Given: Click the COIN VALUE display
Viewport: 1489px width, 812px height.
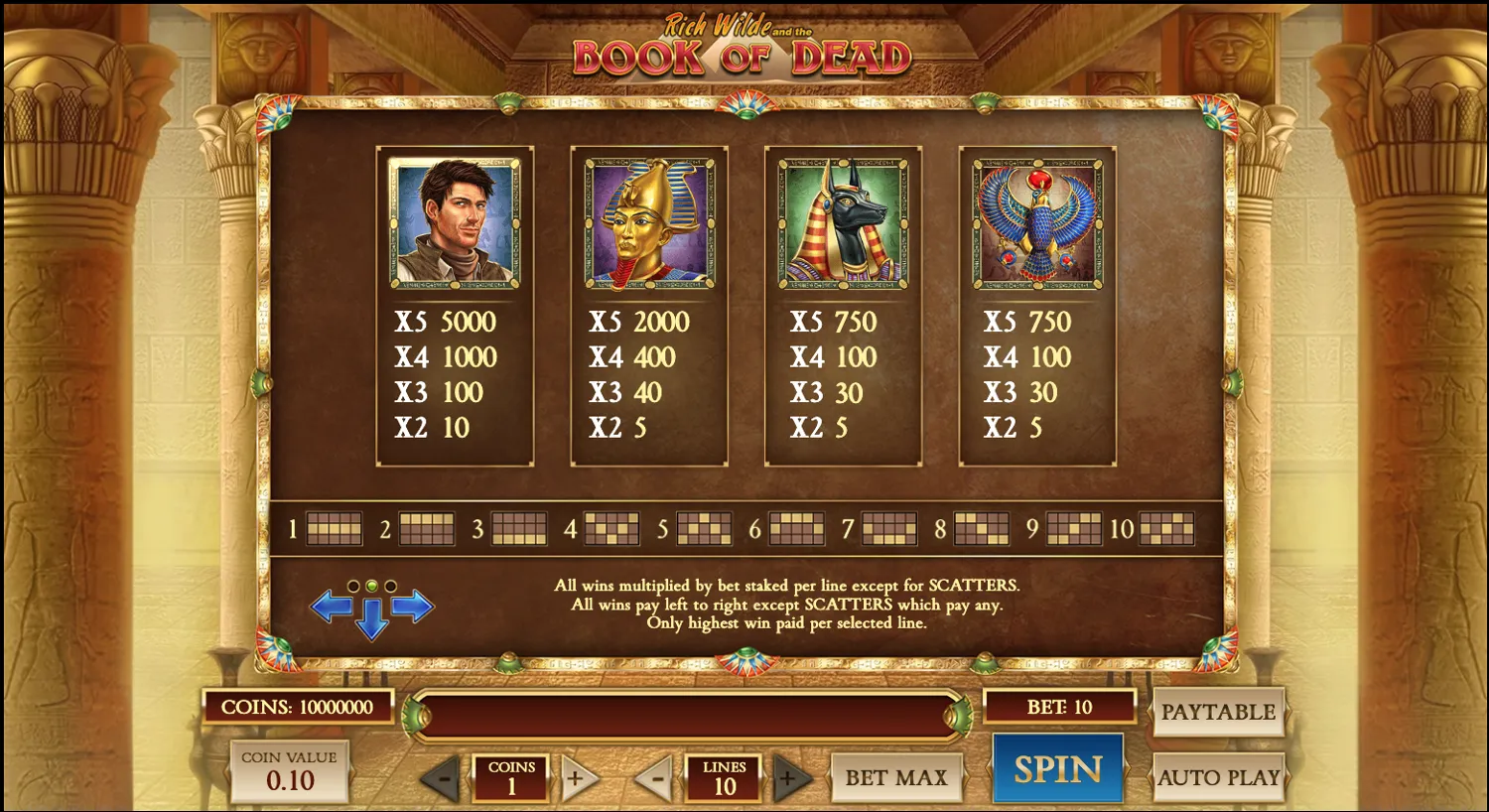Looking at the screenshot, I should 288,774.
